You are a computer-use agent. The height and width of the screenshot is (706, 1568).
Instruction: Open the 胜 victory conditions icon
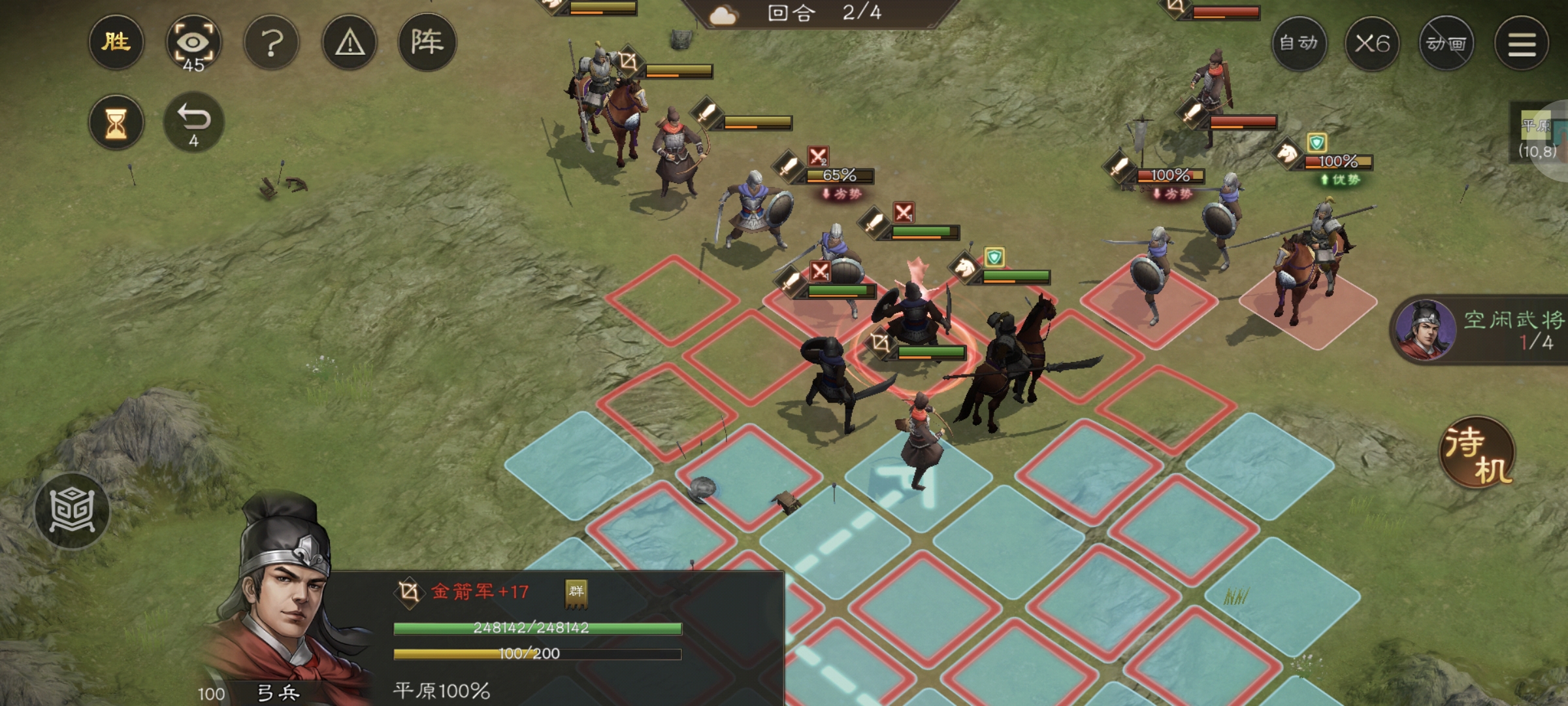pyautogui.click(x=116, y=42)
